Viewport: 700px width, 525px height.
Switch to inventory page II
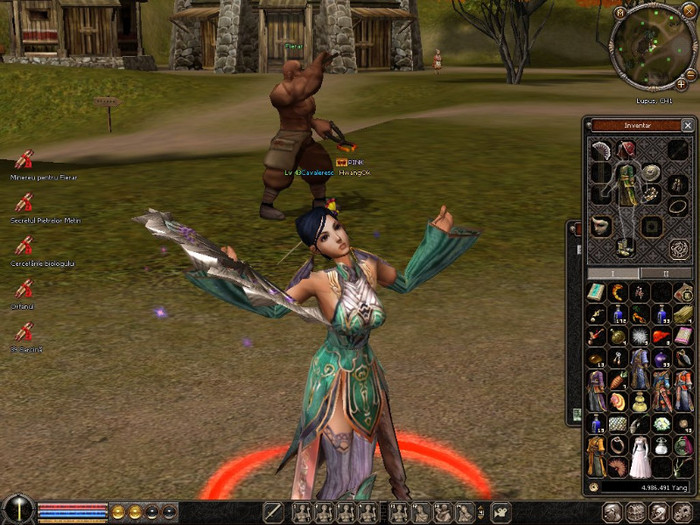click(x=668, y=272)
